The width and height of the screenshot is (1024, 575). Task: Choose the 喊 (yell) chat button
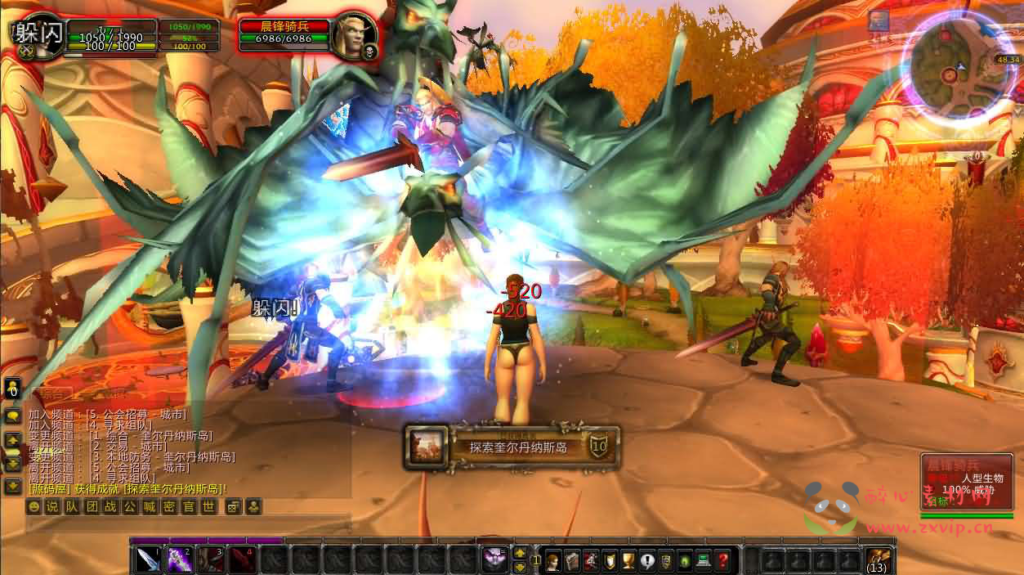tap(150, 507)
